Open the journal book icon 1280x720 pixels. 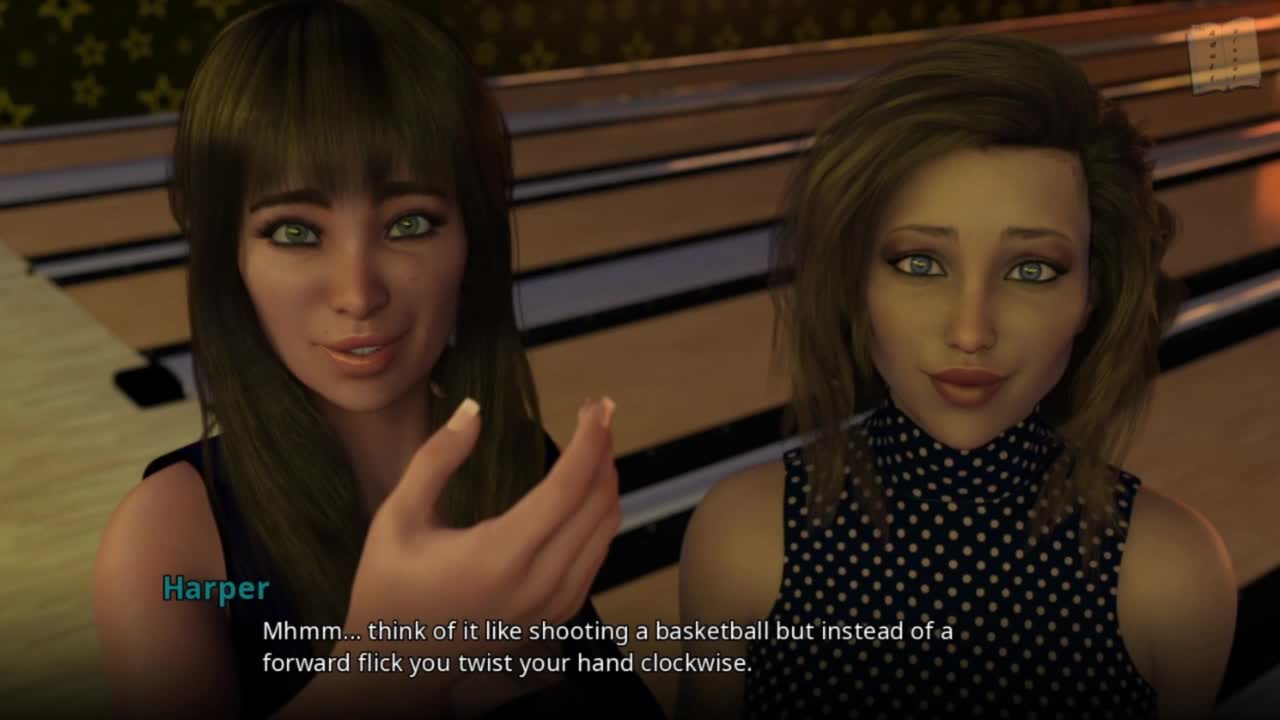[x=1223, y=56]
